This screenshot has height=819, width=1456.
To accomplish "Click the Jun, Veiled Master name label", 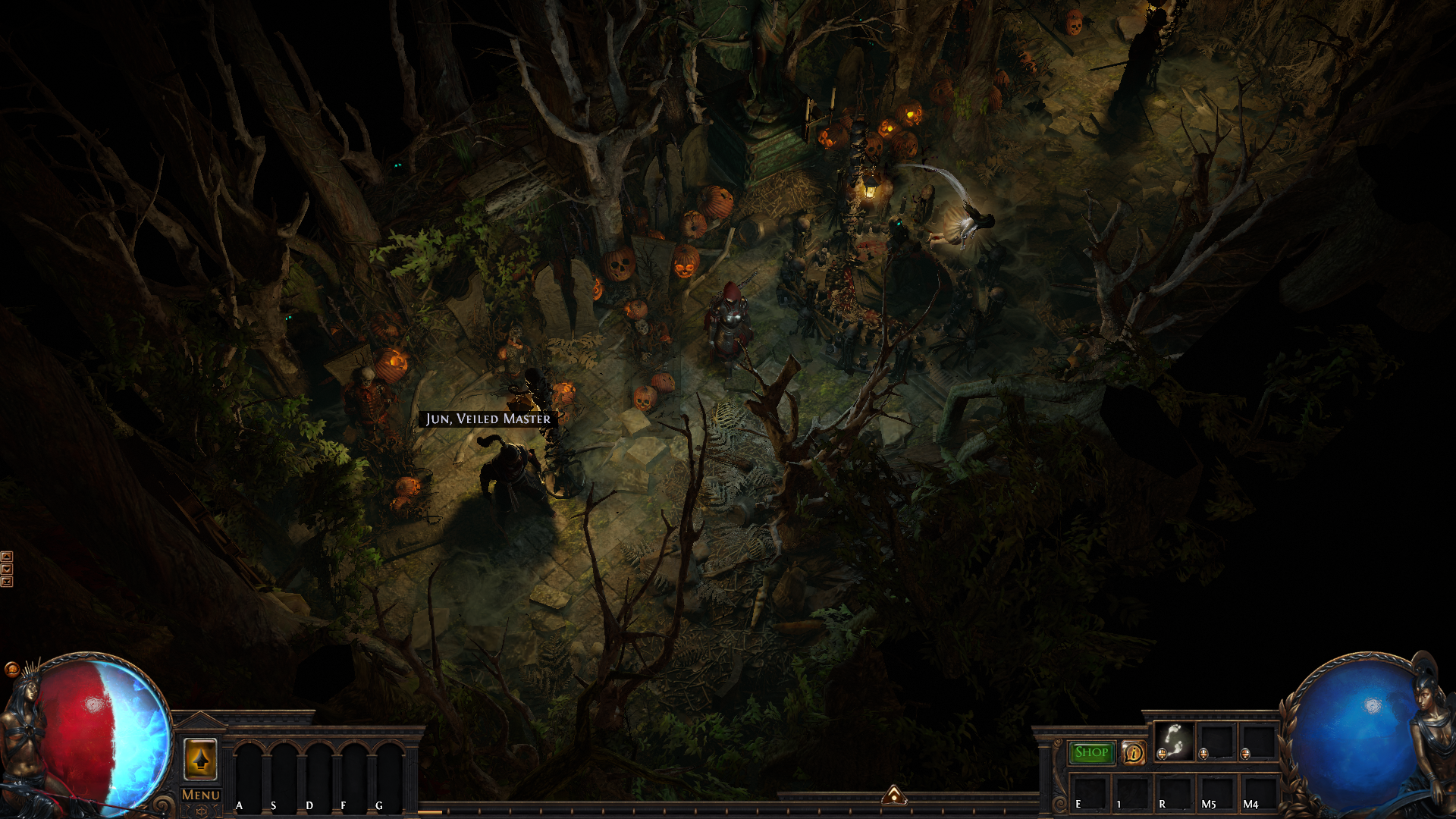I will point(488,419).
